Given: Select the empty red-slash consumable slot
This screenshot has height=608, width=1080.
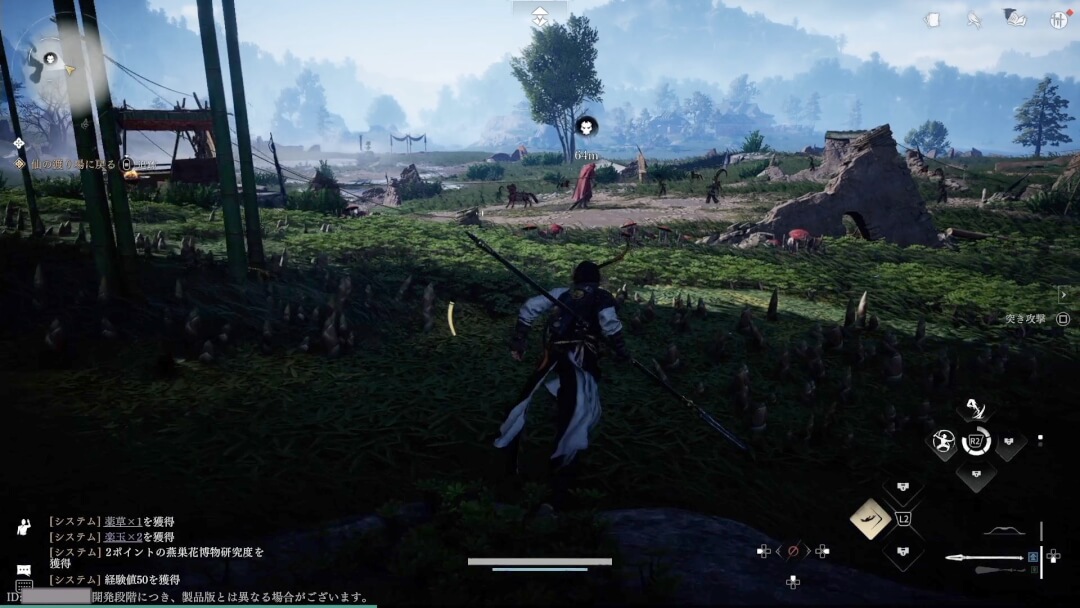Looking at the screenshot, I should pos(793,550).
